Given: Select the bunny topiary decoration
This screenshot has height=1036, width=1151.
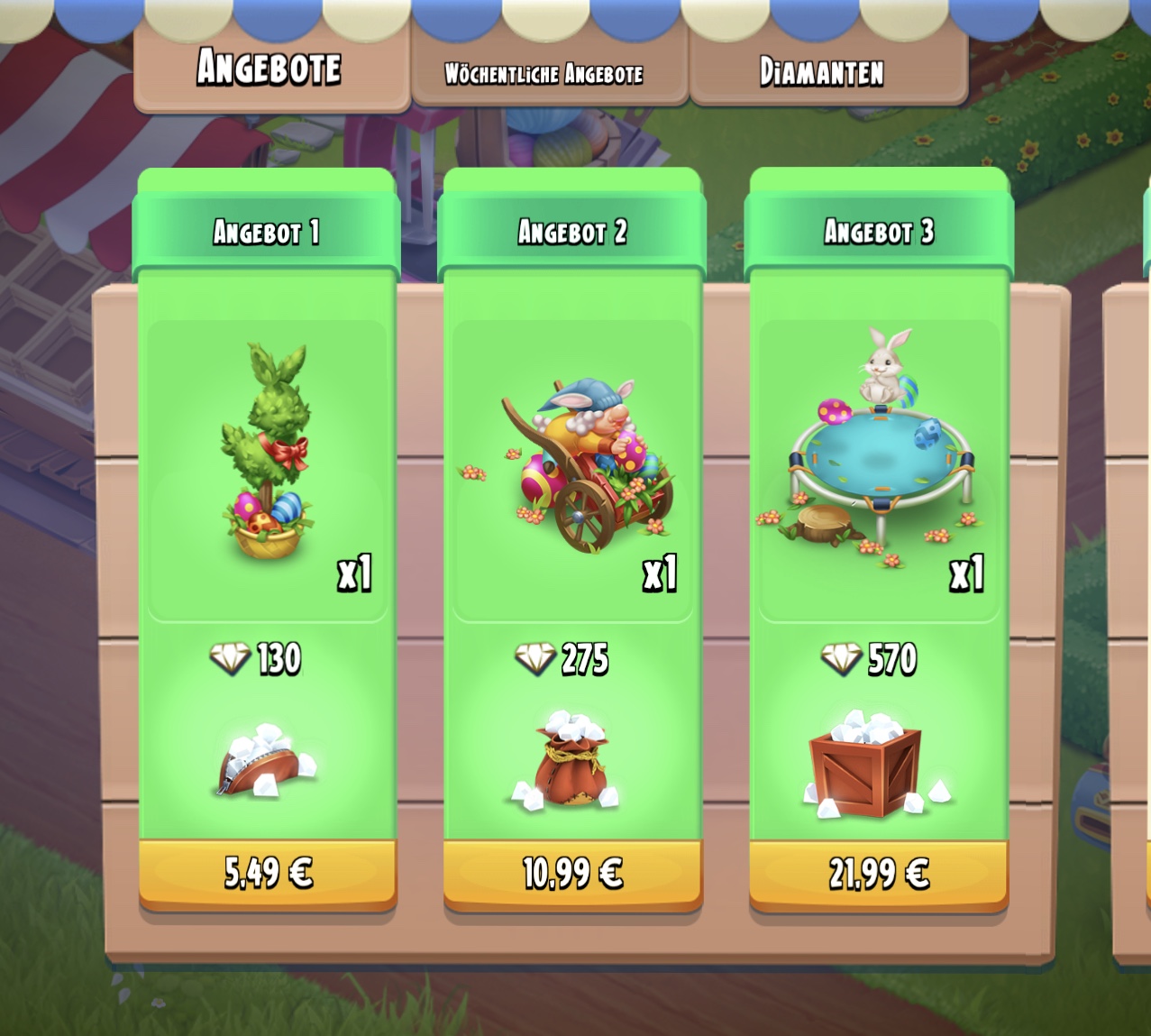Looking at the screenshot, I should (266, 453).
